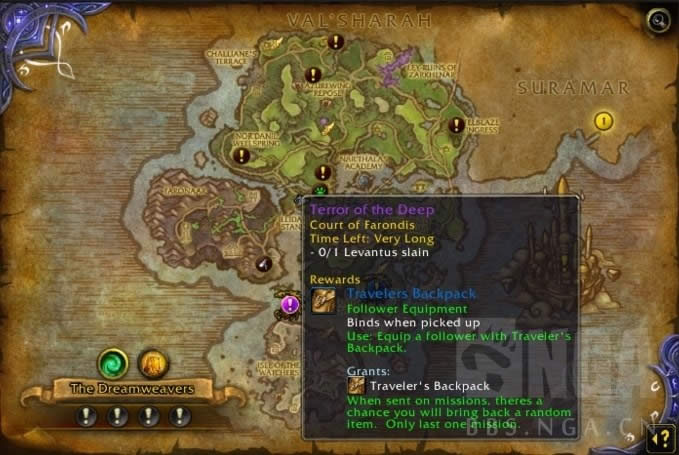Select the purple Terror of the Deep quest marker
Viewport: 679px width, 455px height.
pos(290,305)
